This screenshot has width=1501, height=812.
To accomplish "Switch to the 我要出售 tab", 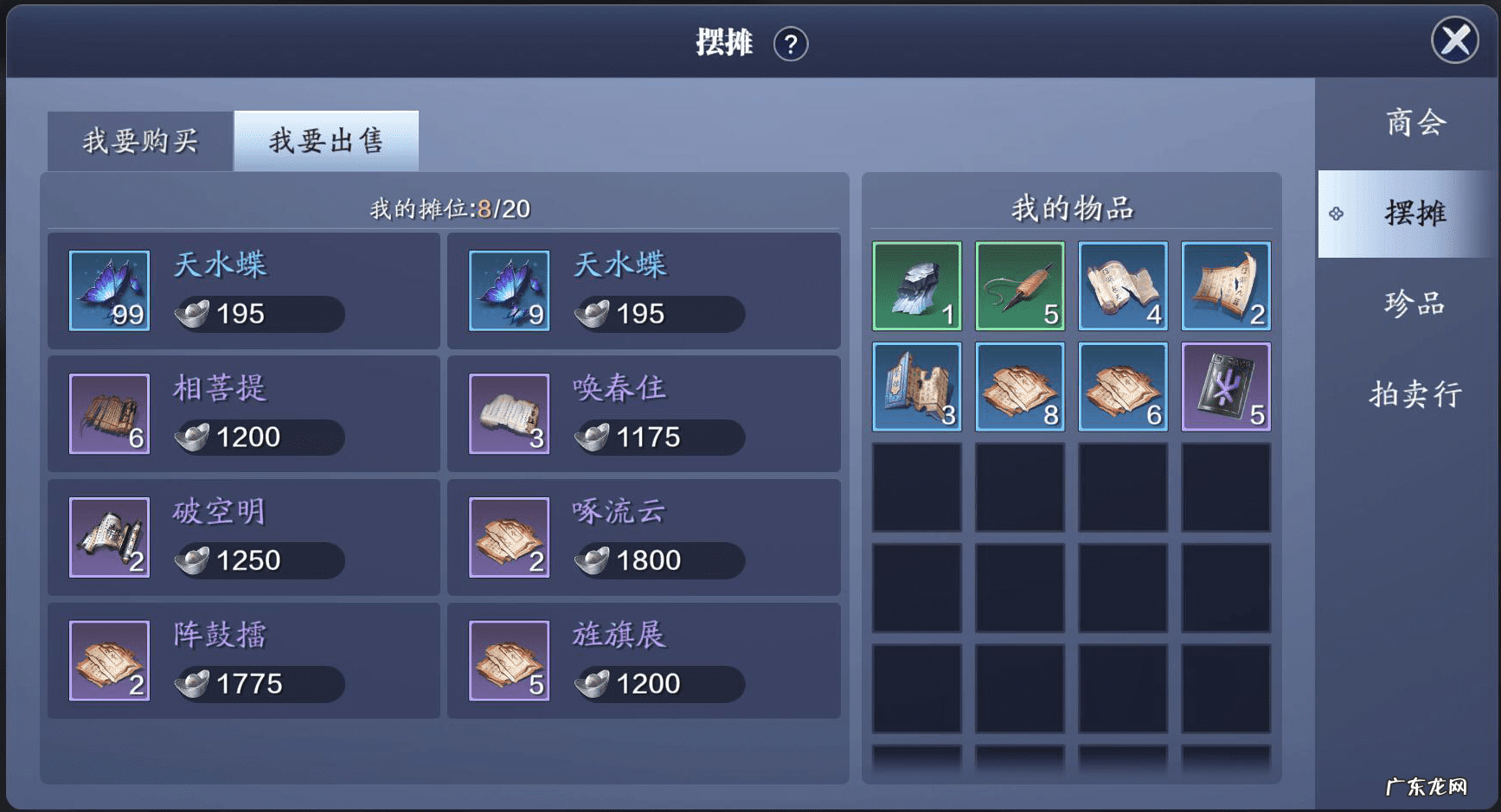I will pos(326,138).
